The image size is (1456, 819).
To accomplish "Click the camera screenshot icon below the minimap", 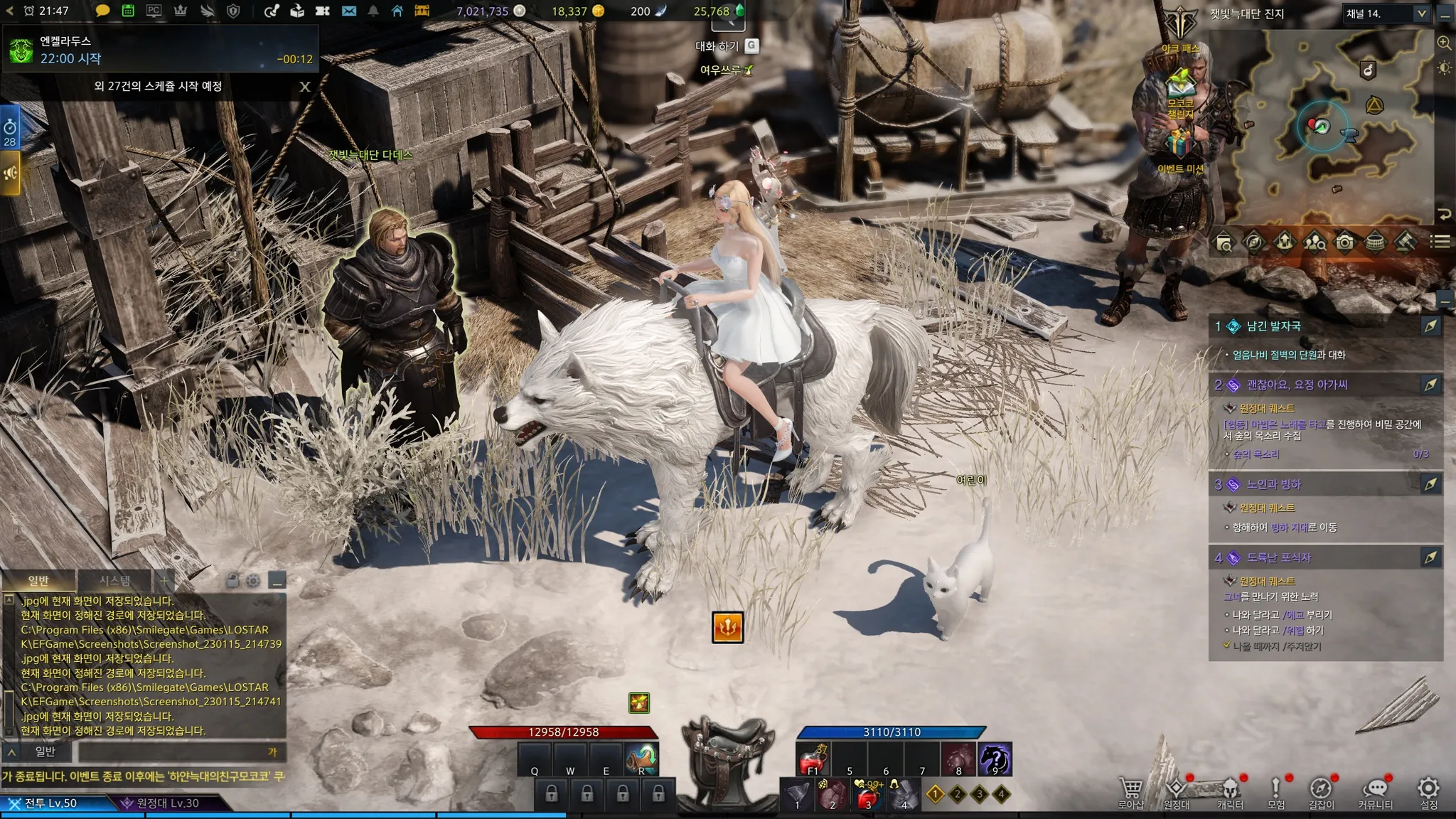I will 1344,242.
